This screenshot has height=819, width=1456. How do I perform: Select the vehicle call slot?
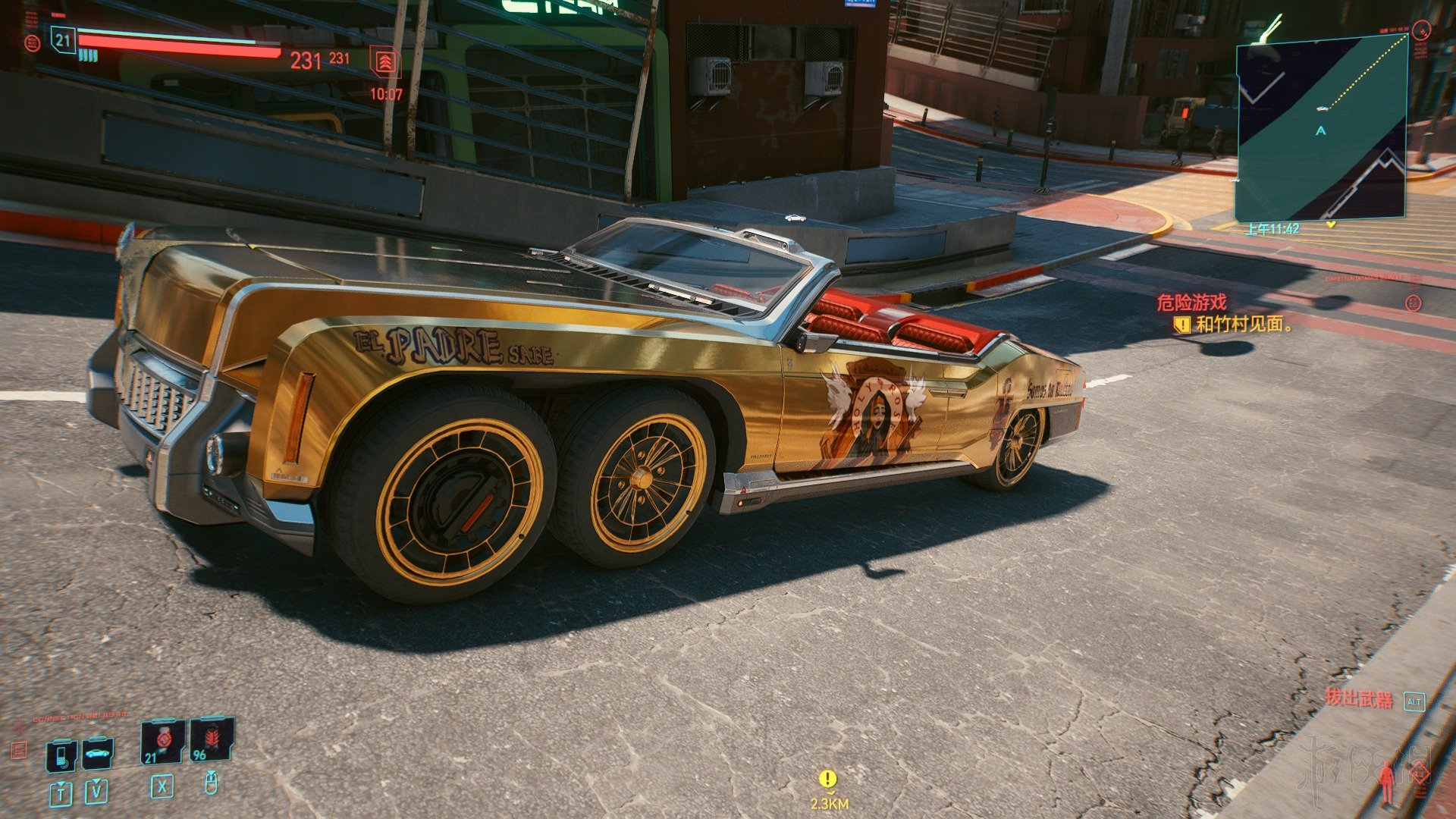coord(97,754)
